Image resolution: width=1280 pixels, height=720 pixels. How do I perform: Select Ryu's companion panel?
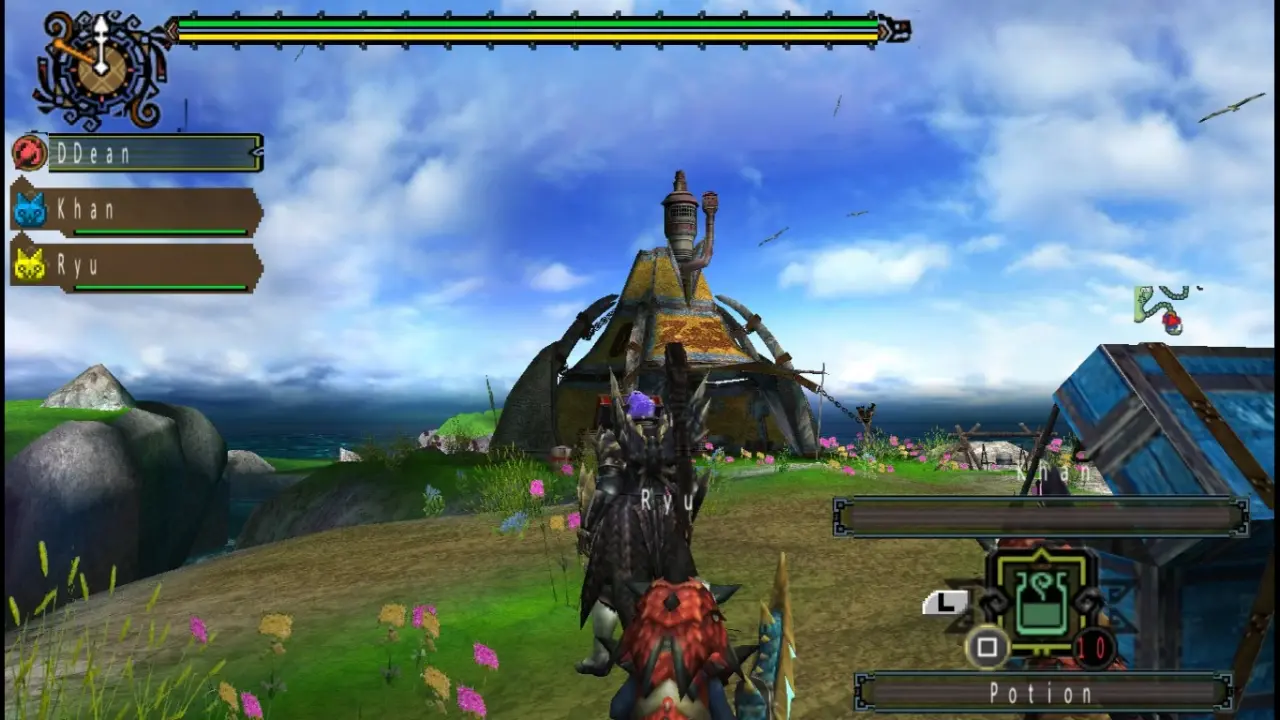click(x=150, y=268)
